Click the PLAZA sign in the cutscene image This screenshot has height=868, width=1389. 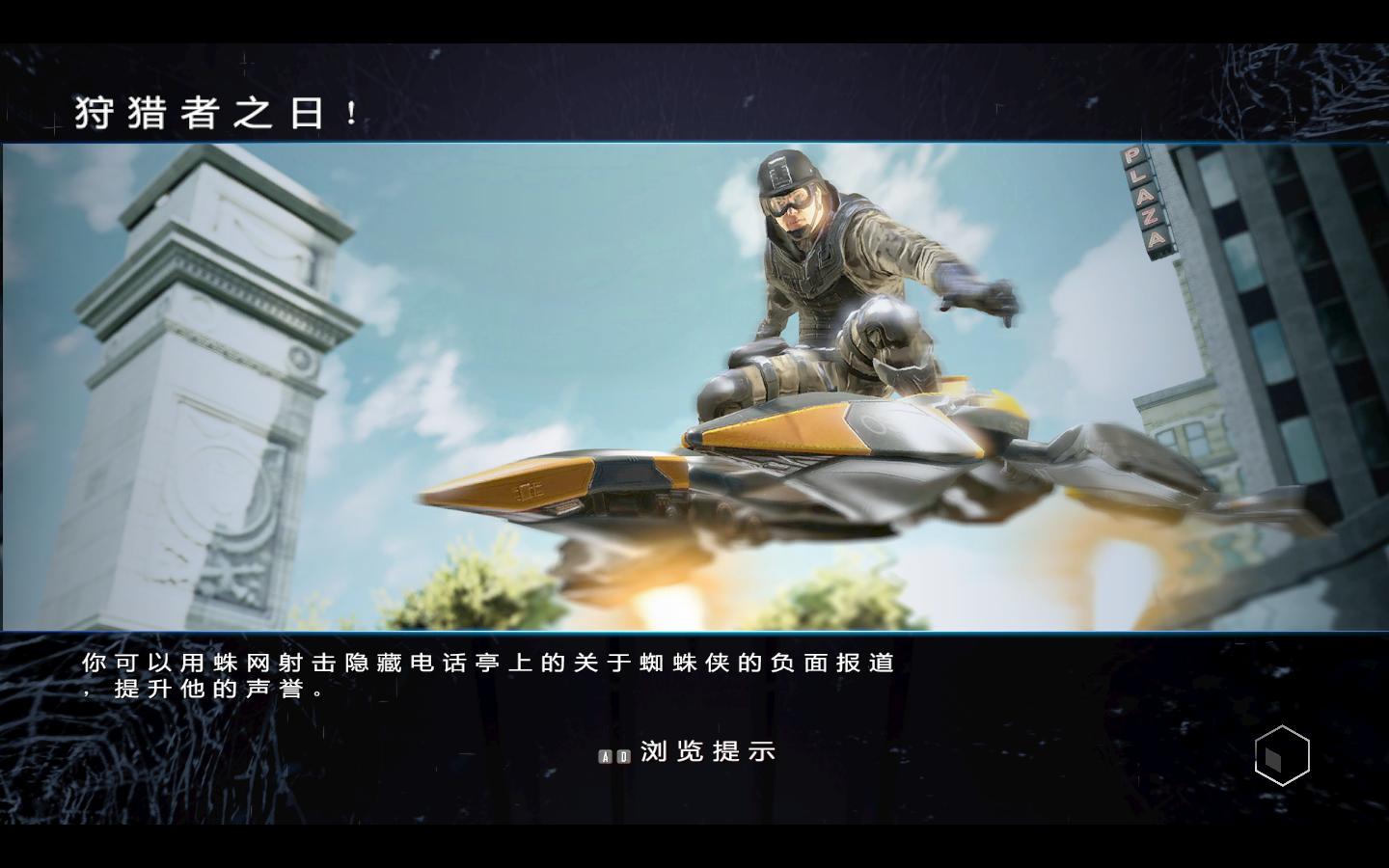(x=1148, y=203)
